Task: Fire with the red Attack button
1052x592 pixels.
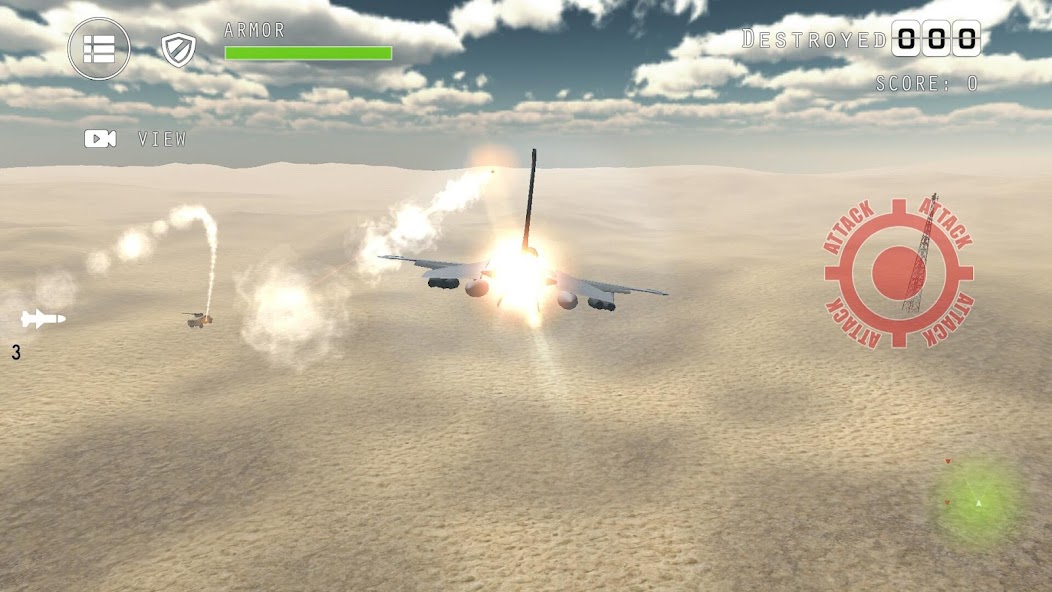Action: [898, 272]
